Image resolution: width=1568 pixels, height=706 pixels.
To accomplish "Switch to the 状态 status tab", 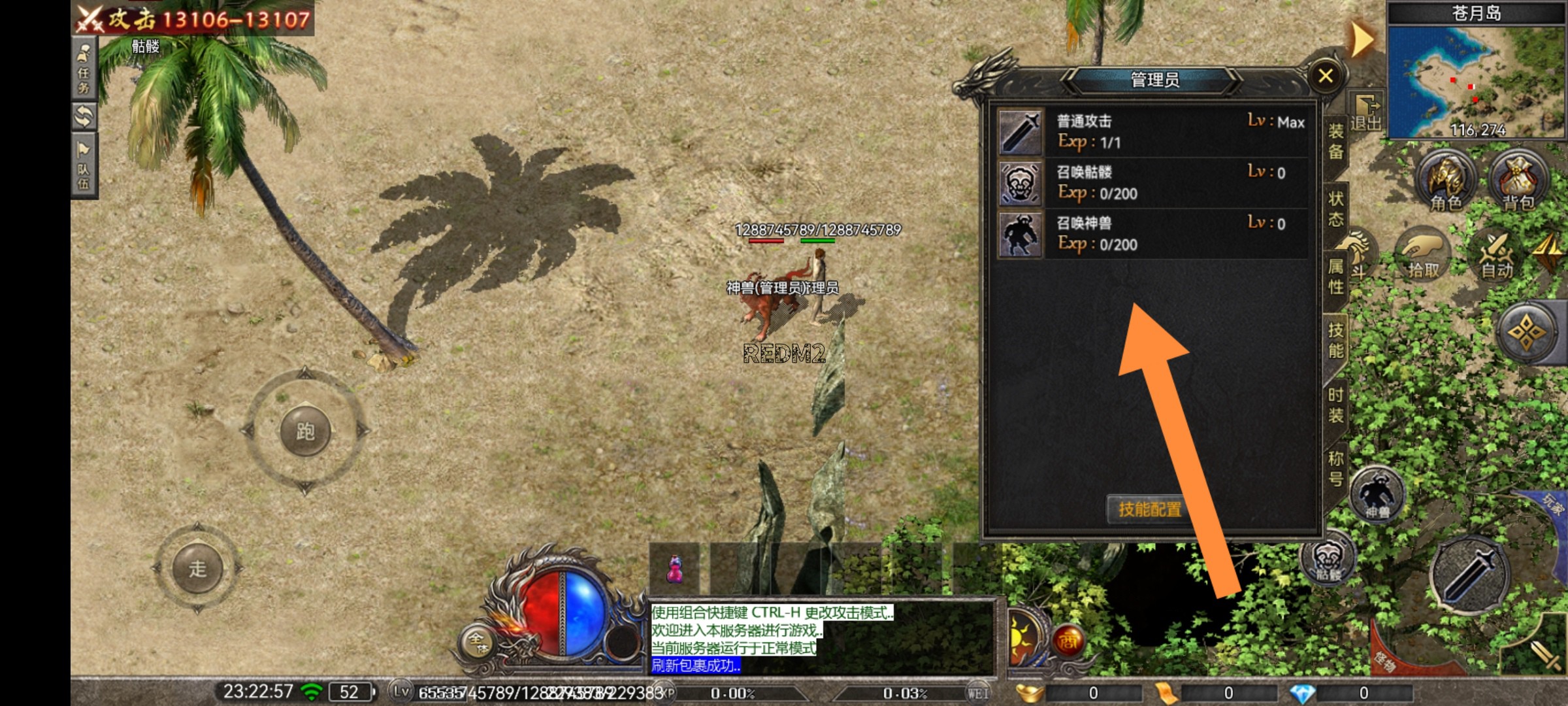I will coord(1335,209).
